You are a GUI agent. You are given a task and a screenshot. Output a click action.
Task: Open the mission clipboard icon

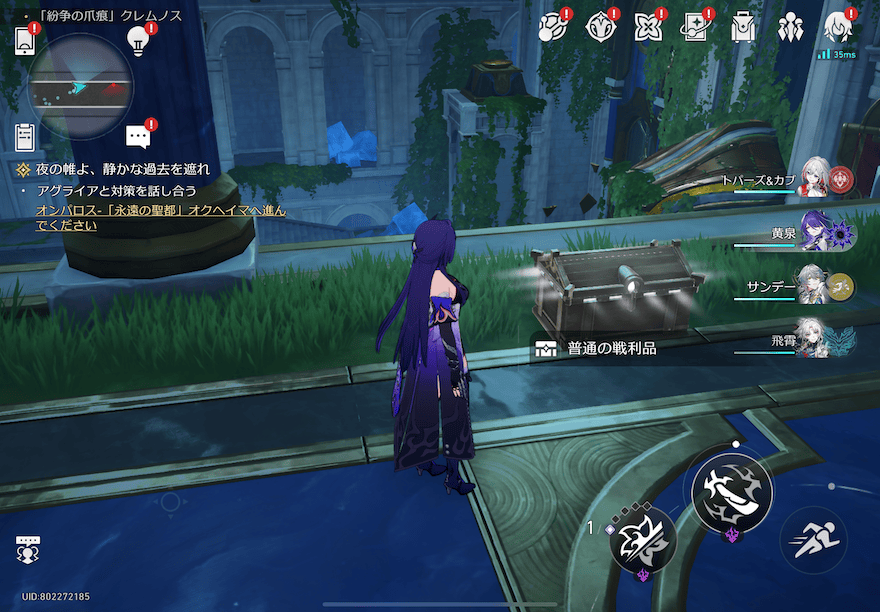tap(25, 136)
